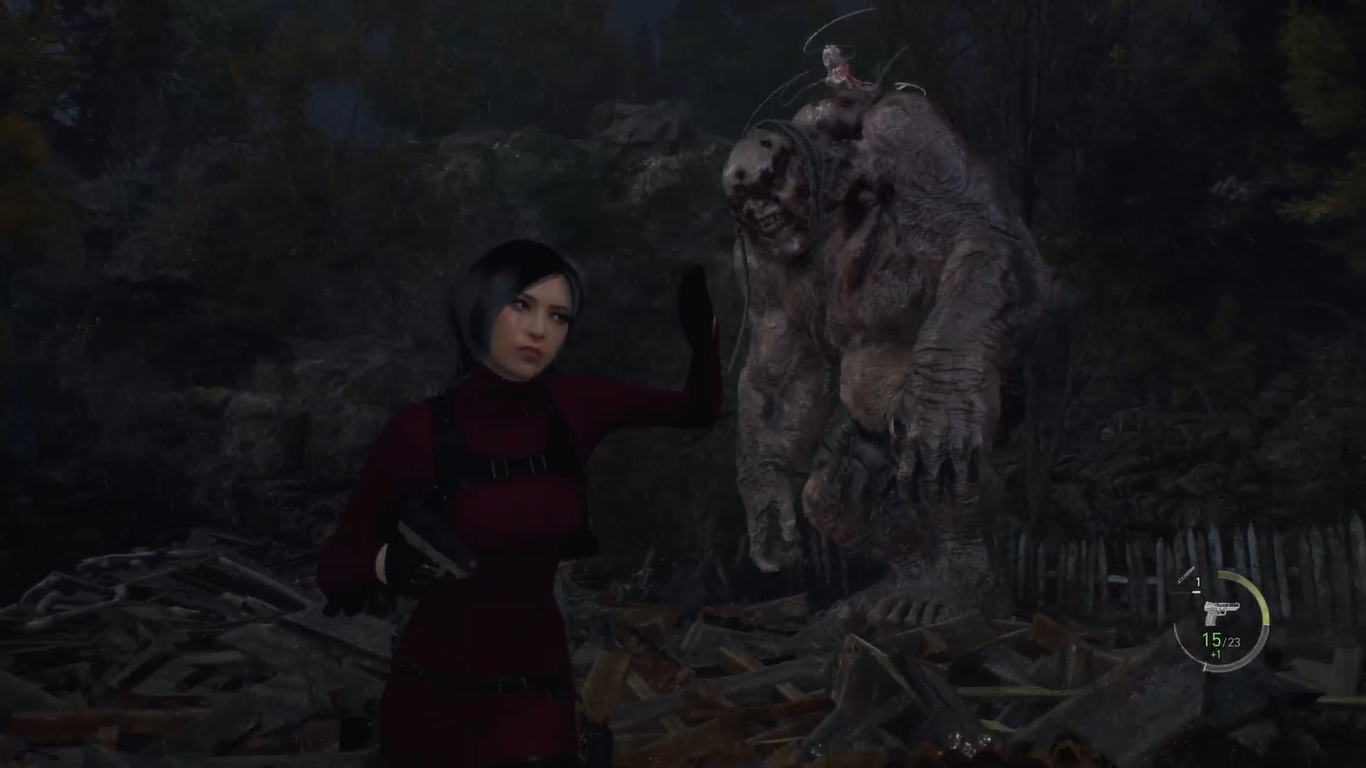1366x768 pixels.
Task: Click the green +1 ammo pickup indicator
Action: (x=1218, y=653)
